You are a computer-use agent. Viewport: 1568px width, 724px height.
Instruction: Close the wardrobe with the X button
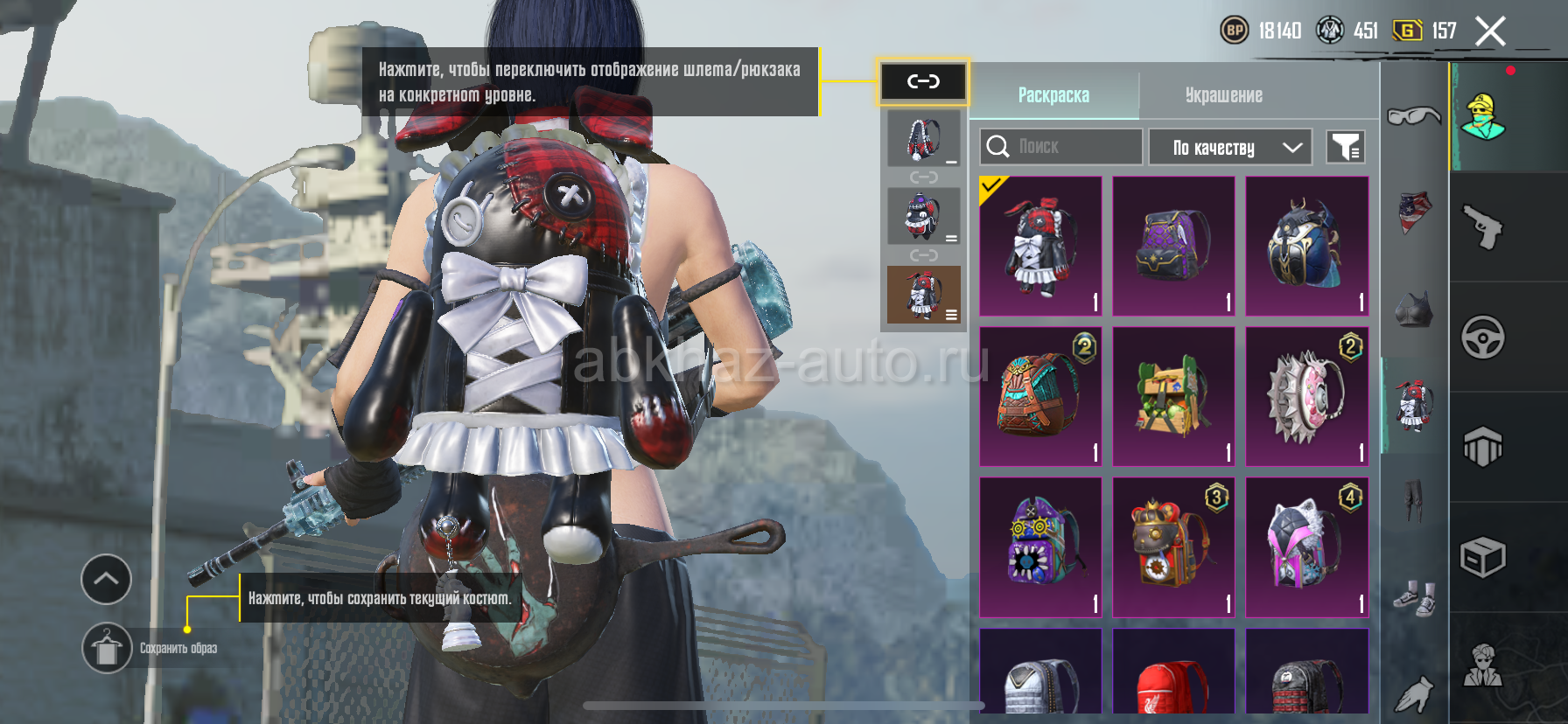pyautogui.click(x=1490, y=32)
